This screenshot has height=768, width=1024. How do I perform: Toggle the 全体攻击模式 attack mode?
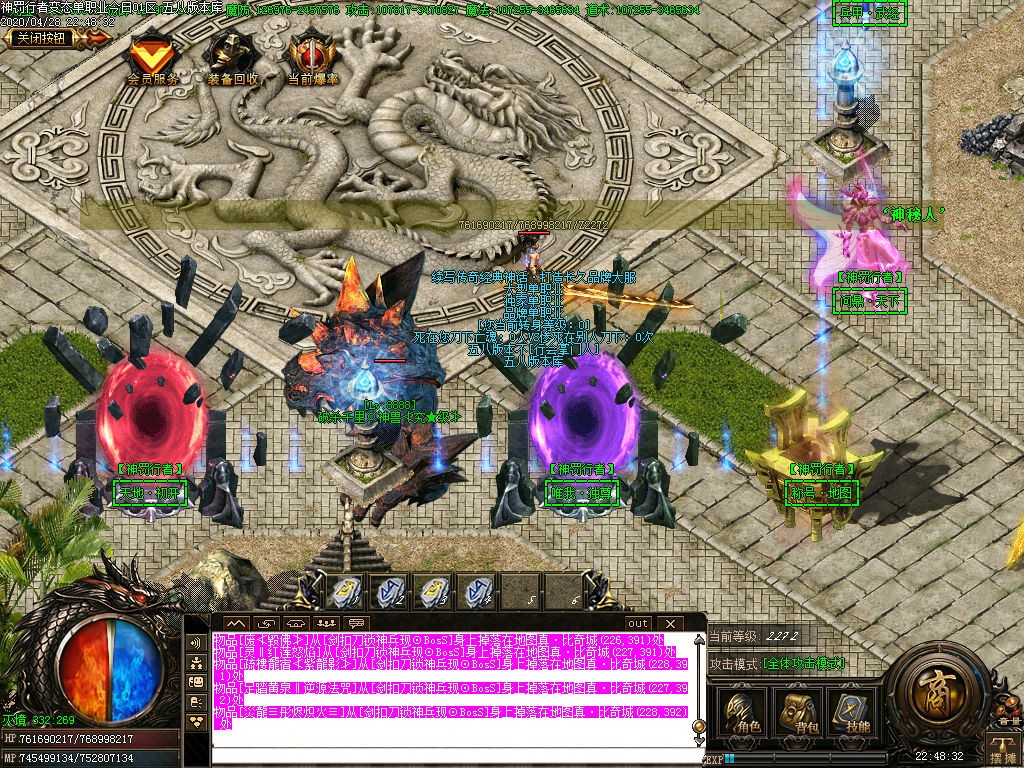pyautogui.click(x=804, y=663)
